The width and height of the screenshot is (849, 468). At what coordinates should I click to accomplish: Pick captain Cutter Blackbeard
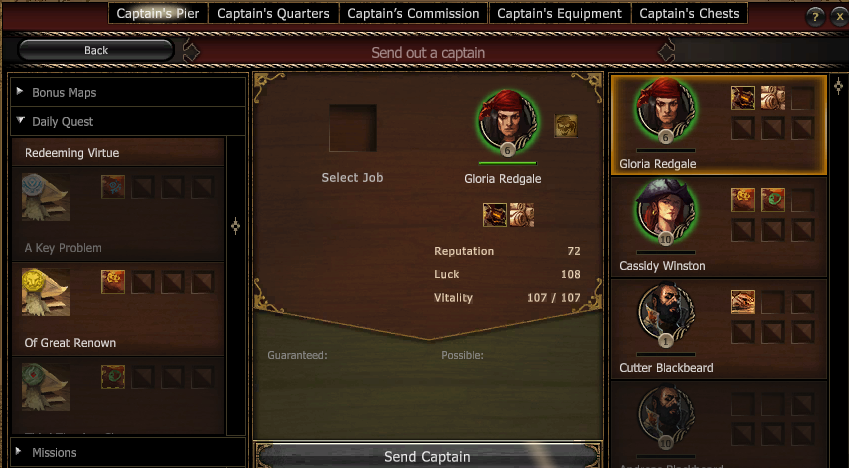tap(718, 329)
